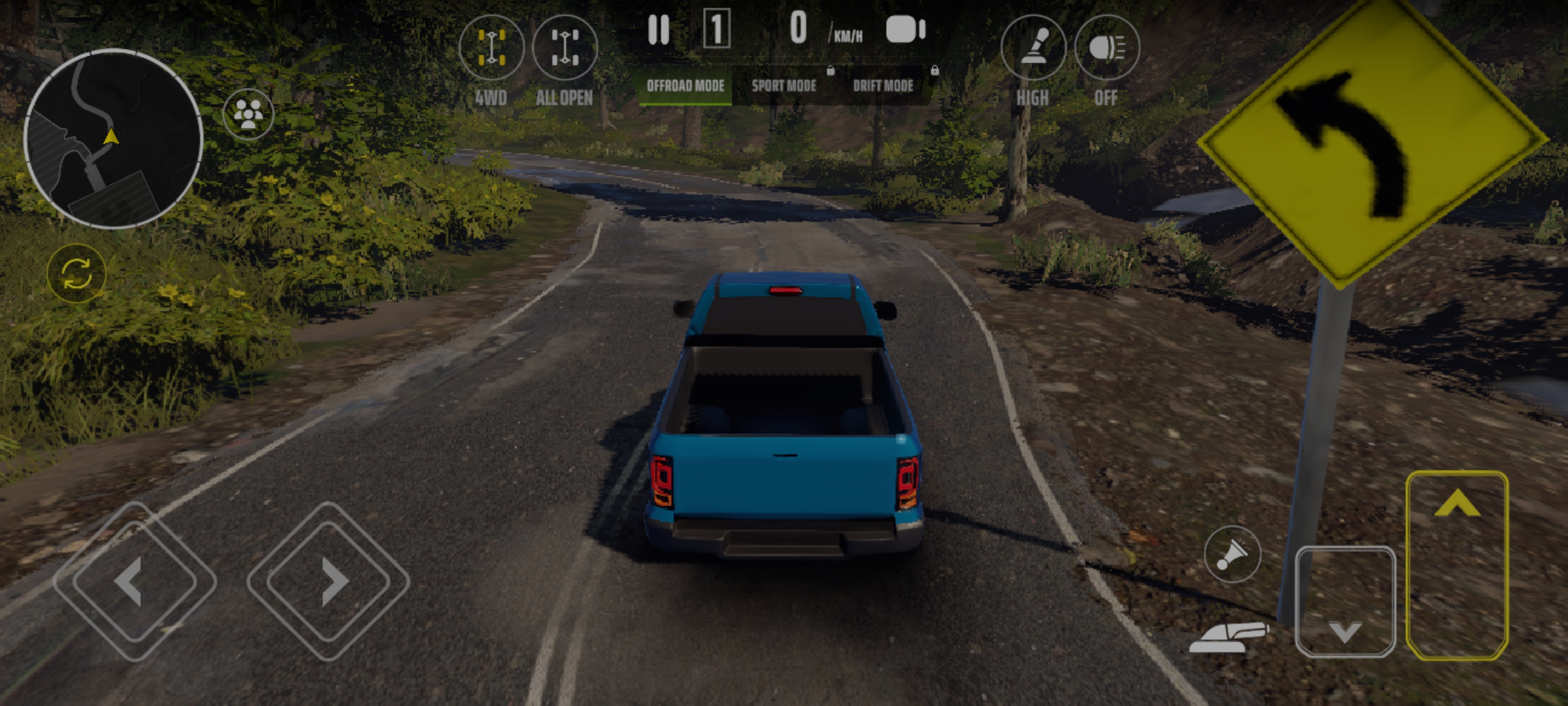Image resolution: width=1568 pixels, height=706 pixels.
Task: Select the locked Drift Mode tab
Action: point(883,86)
